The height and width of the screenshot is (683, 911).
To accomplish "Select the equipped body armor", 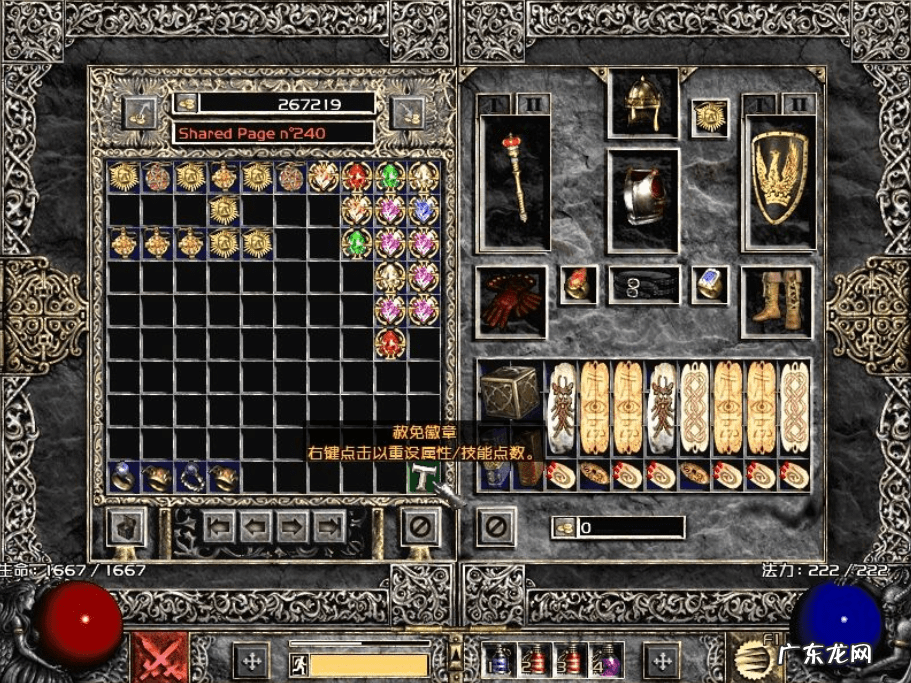I will (643, 199).
